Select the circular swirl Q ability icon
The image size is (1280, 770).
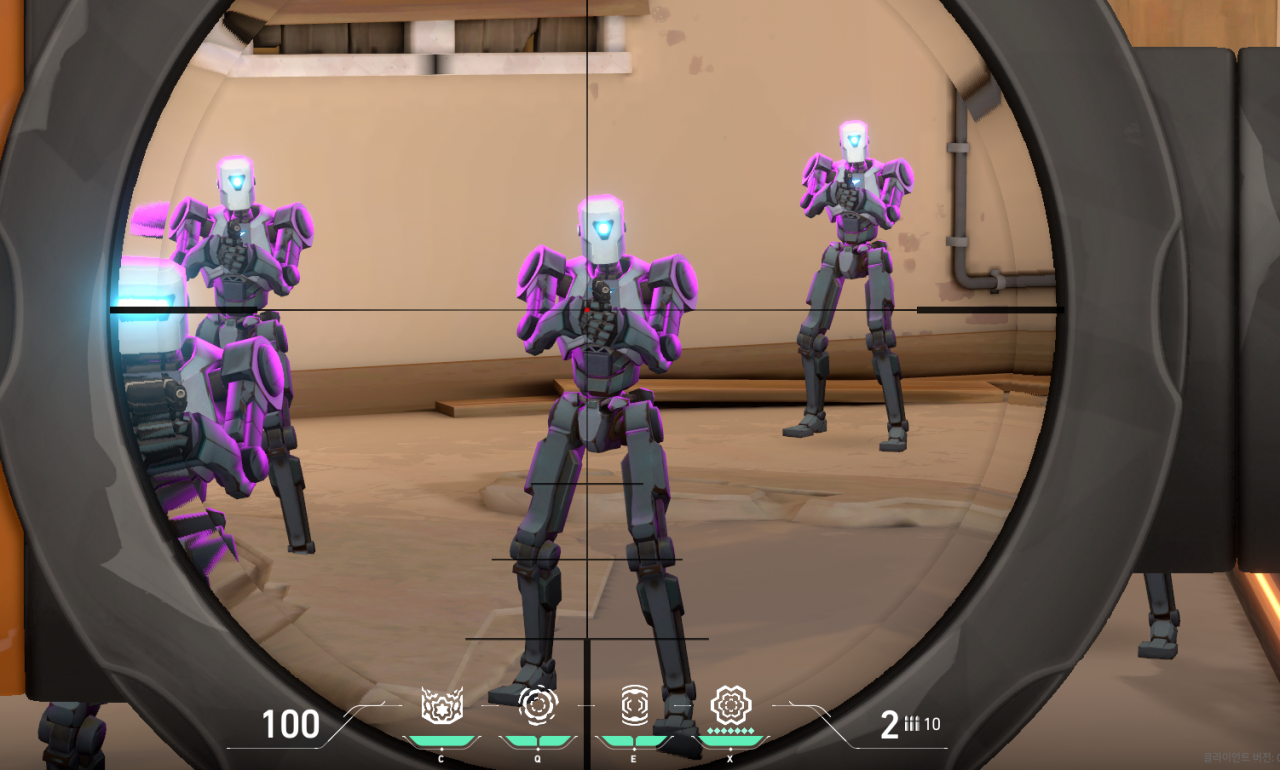click(x=538, y=705)
